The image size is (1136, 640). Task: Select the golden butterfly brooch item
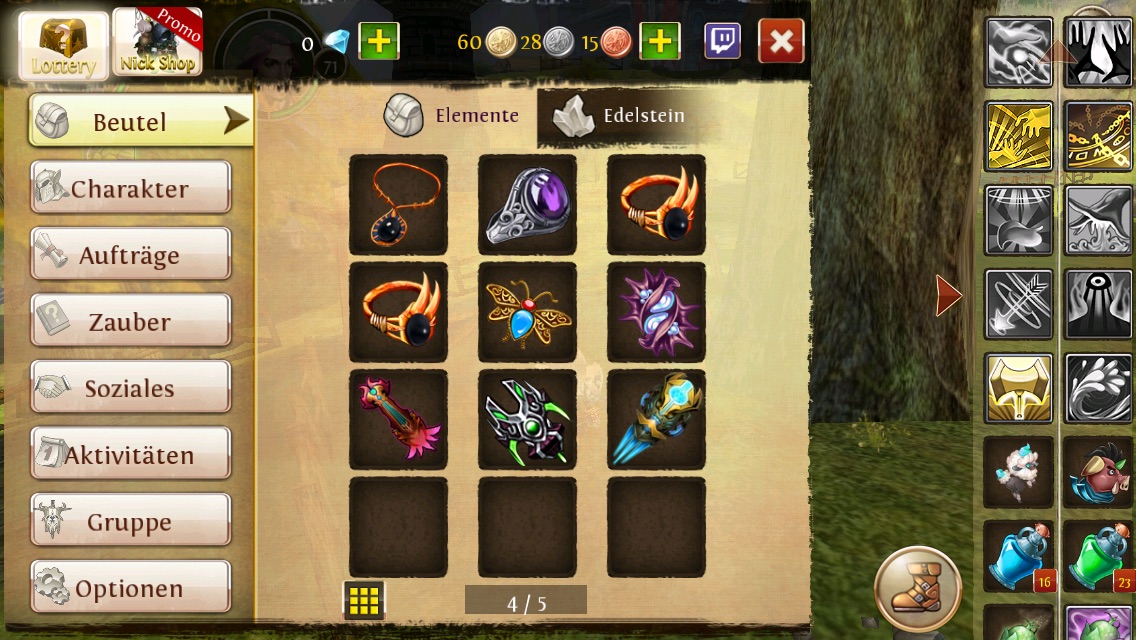tap(527, 312)
